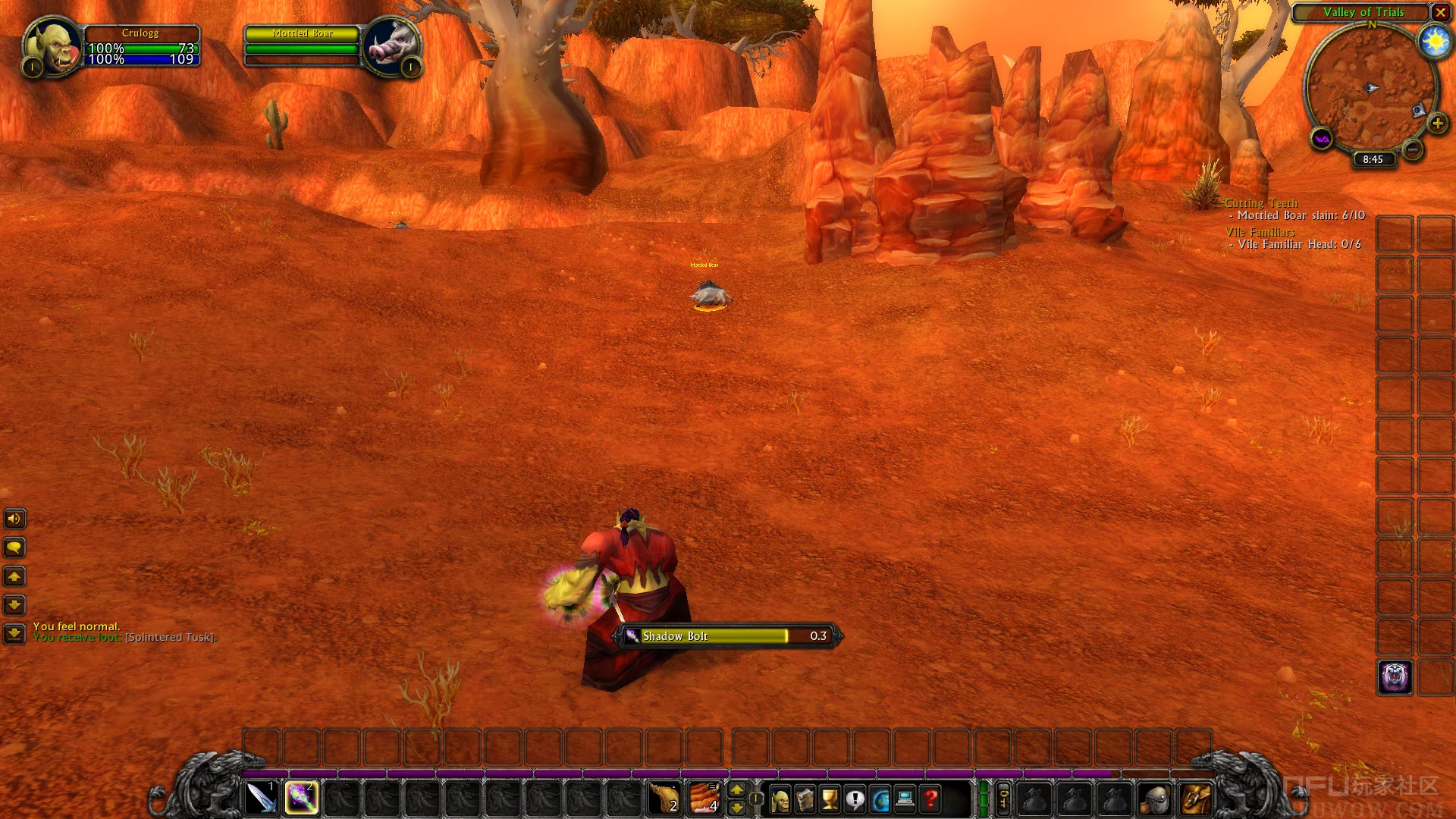Image resolution: width=1456 pixels, height=819 pixels.
Task: Open the key ring
Action: 1003,799
